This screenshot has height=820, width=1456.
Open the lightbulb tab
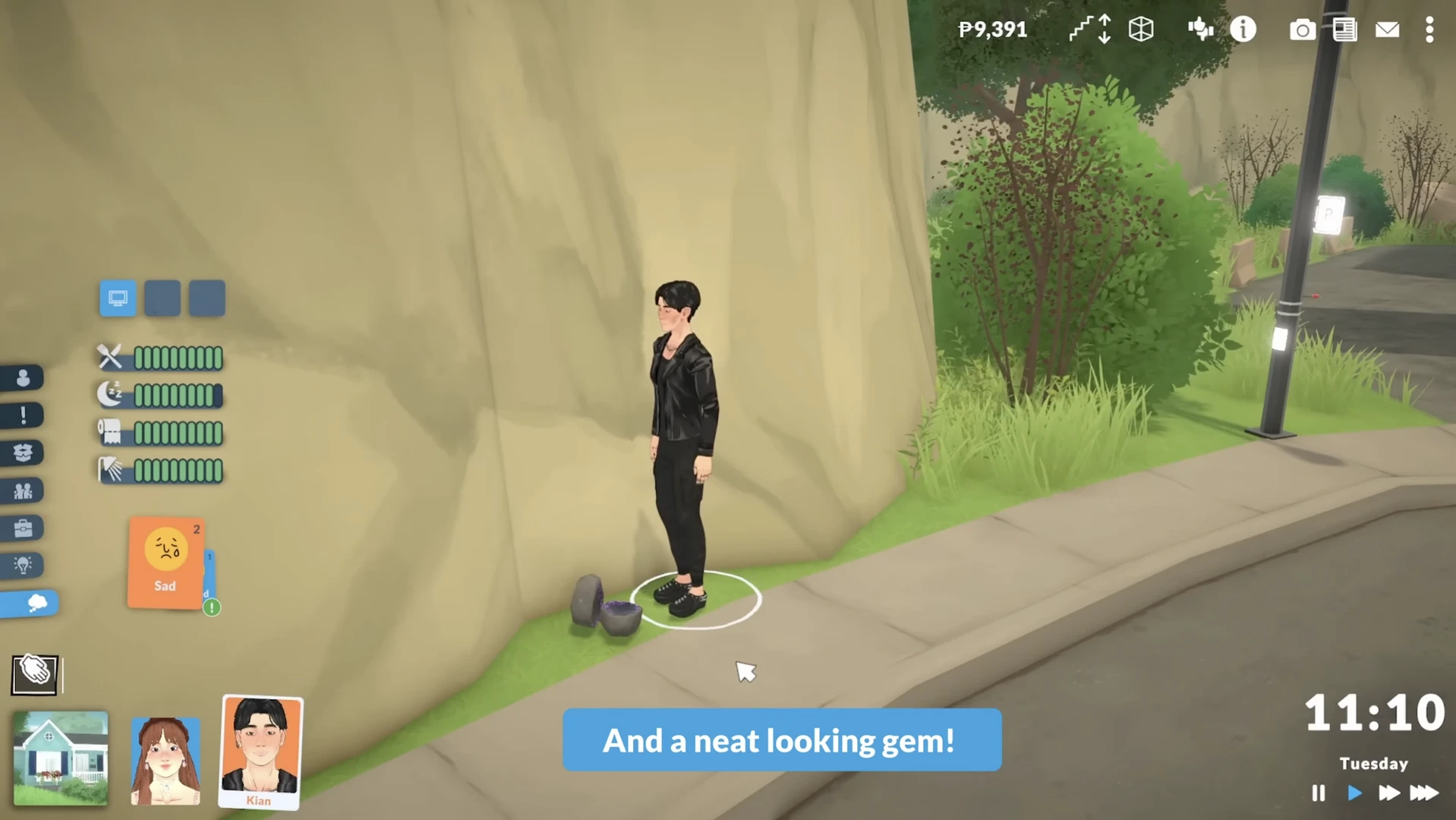click(x=23, y=565)
